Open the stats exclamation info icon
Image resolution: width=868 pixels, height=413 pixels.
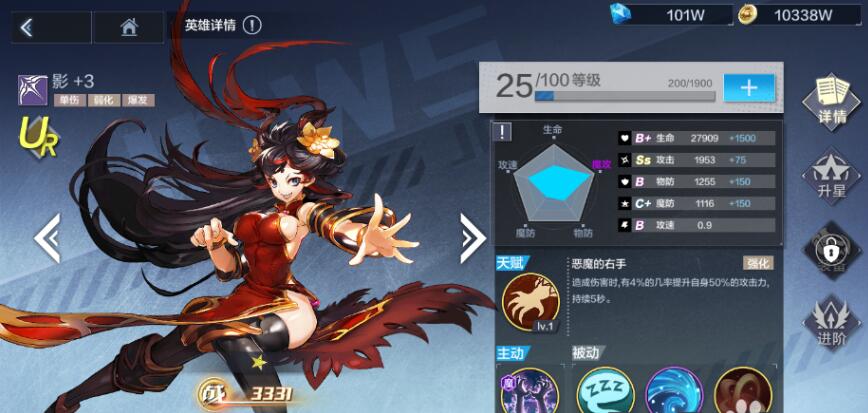(505, 132)
